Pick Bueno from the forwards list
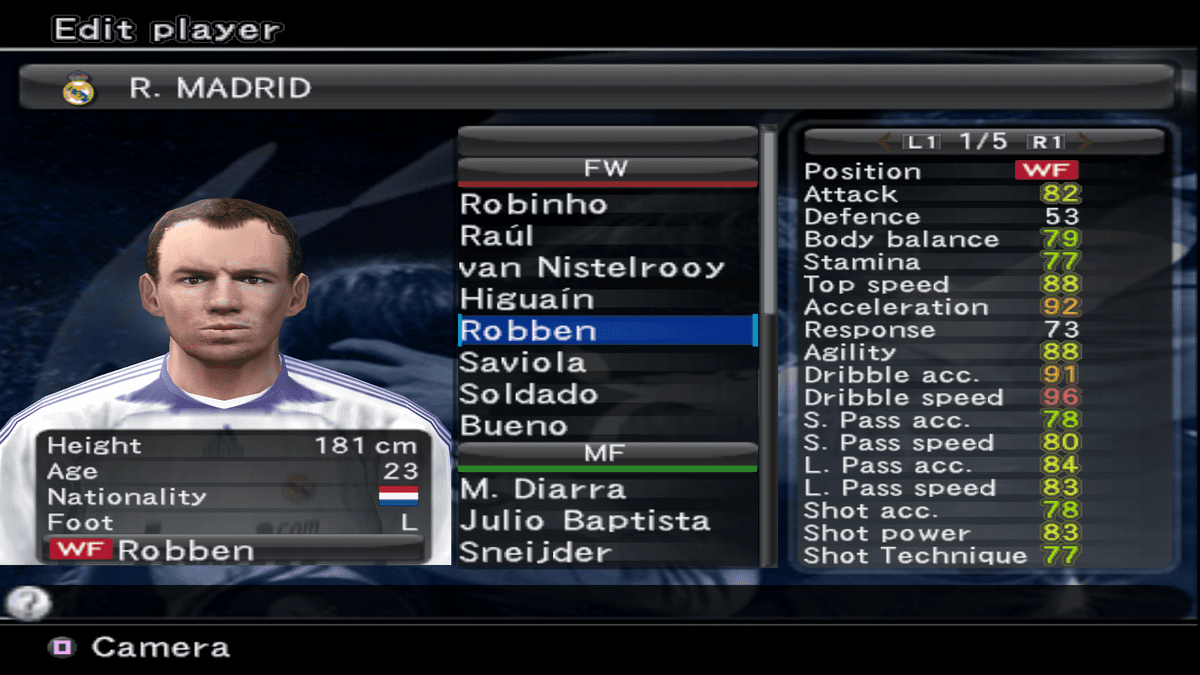This screenshot has height=675, width=1200. click(513, 426)
